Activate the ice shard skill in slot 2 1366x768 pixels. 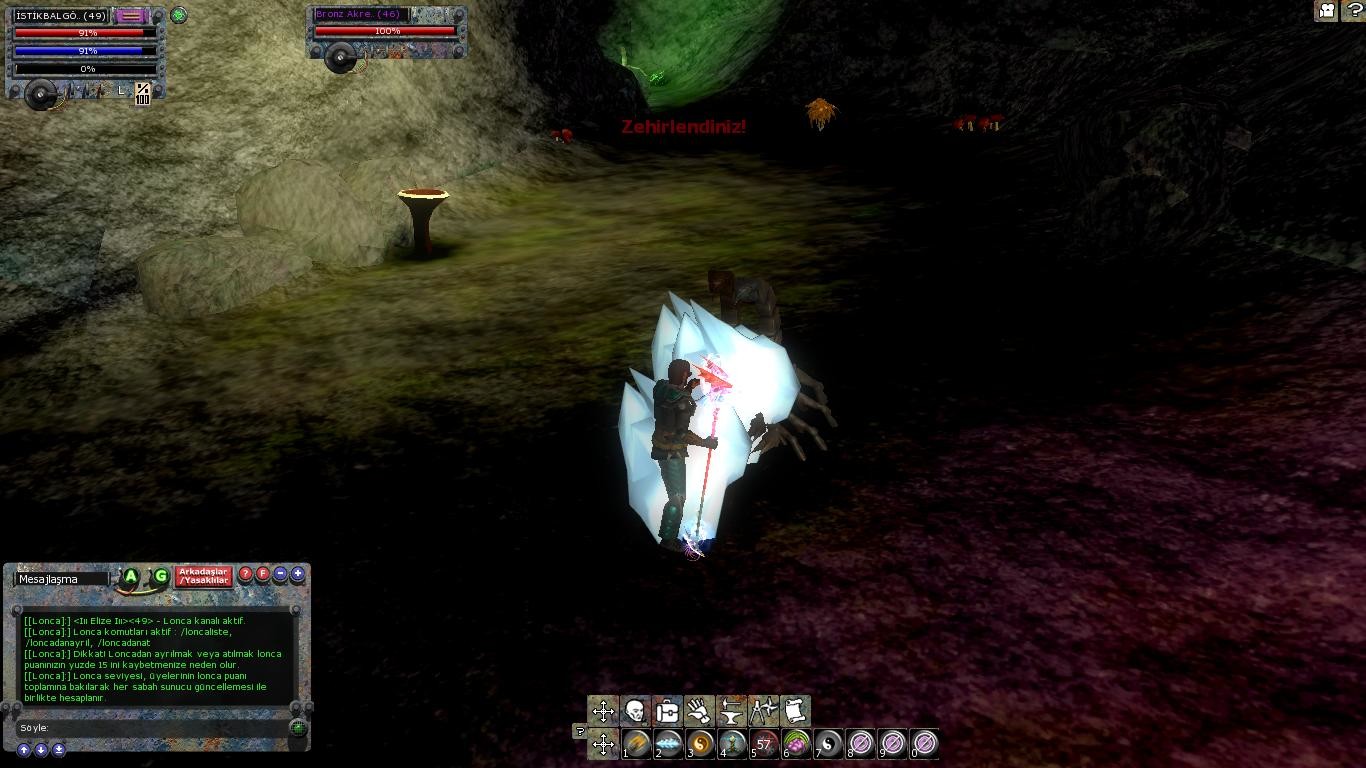[668, 743]
